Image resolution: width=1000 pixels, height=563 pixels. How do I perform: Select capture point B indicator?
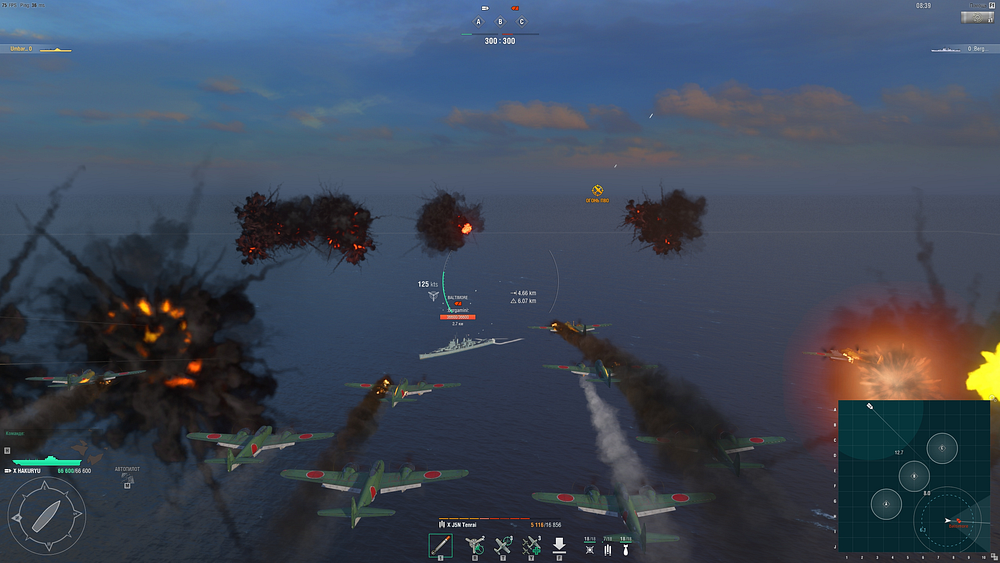click(500, 21)
